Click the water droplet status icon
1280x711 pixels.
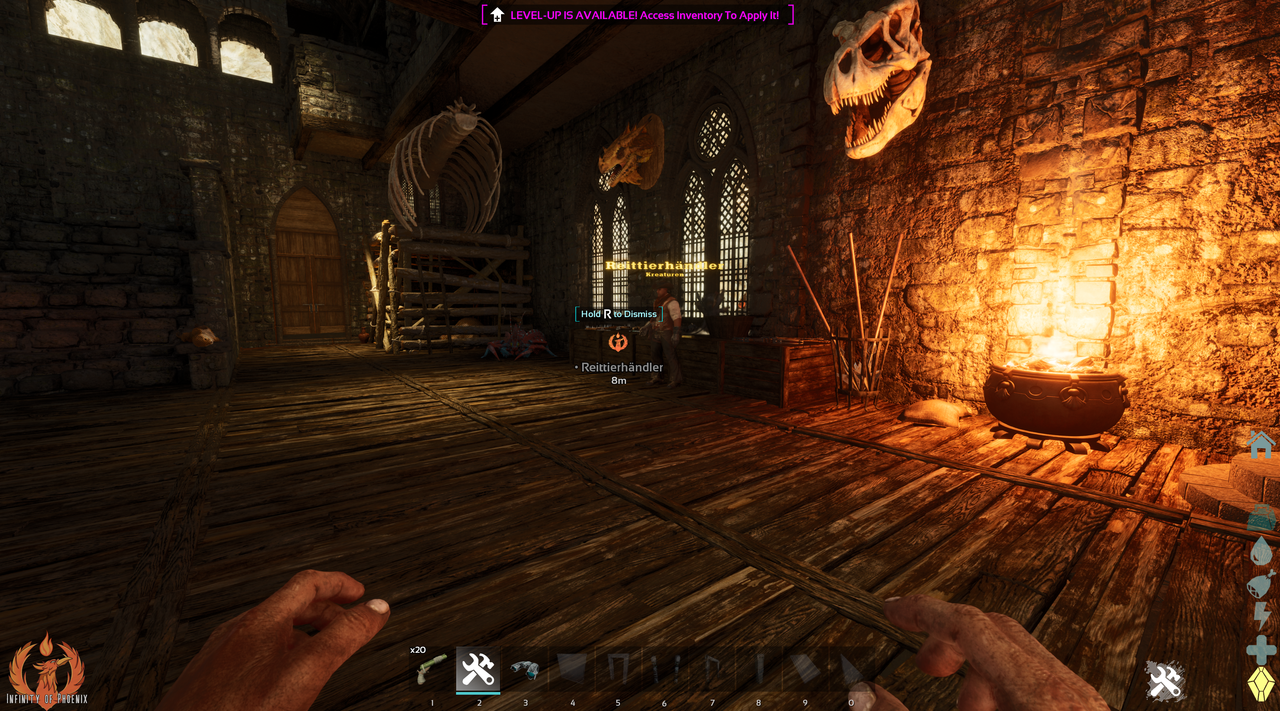click(1261, 550)
